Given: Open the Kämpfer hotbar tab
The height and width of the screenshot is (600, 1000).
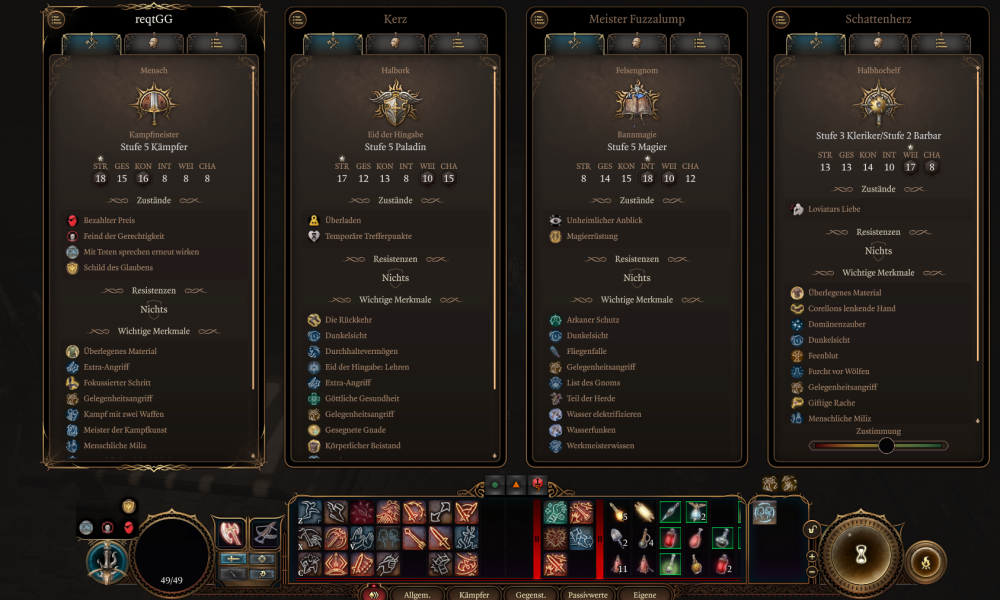Looking at the screenshot, I should pos(474,594).
